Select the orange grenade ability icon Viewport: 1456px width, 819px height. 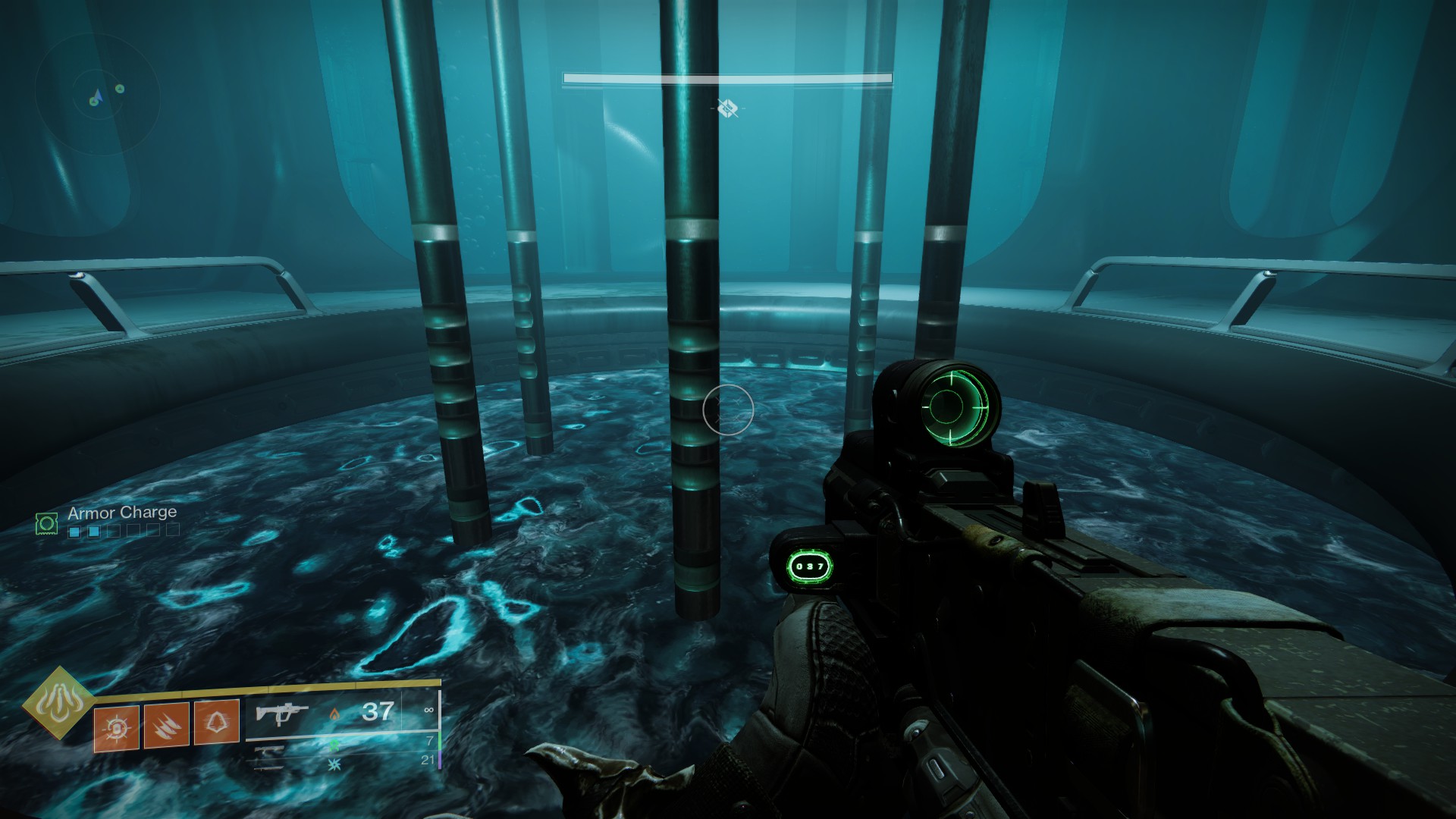click(117, 728)
